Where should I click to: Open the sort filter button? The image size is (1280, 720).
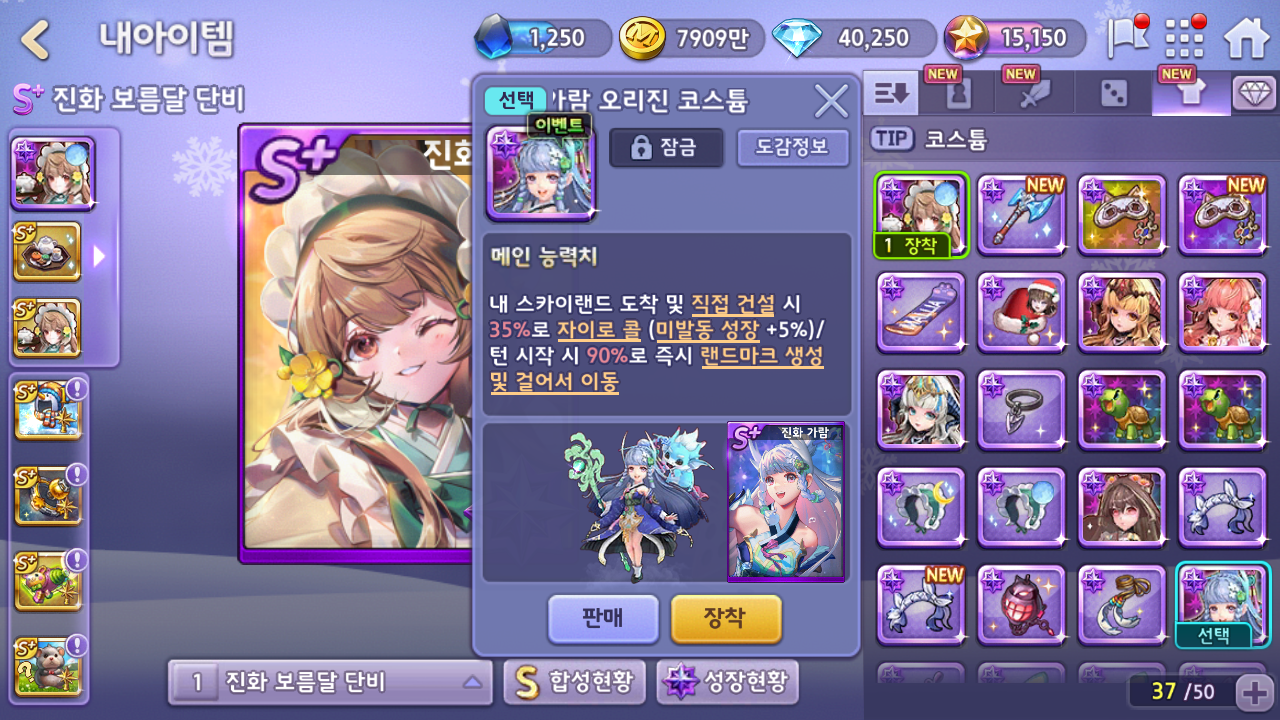[x=891, y=94]
